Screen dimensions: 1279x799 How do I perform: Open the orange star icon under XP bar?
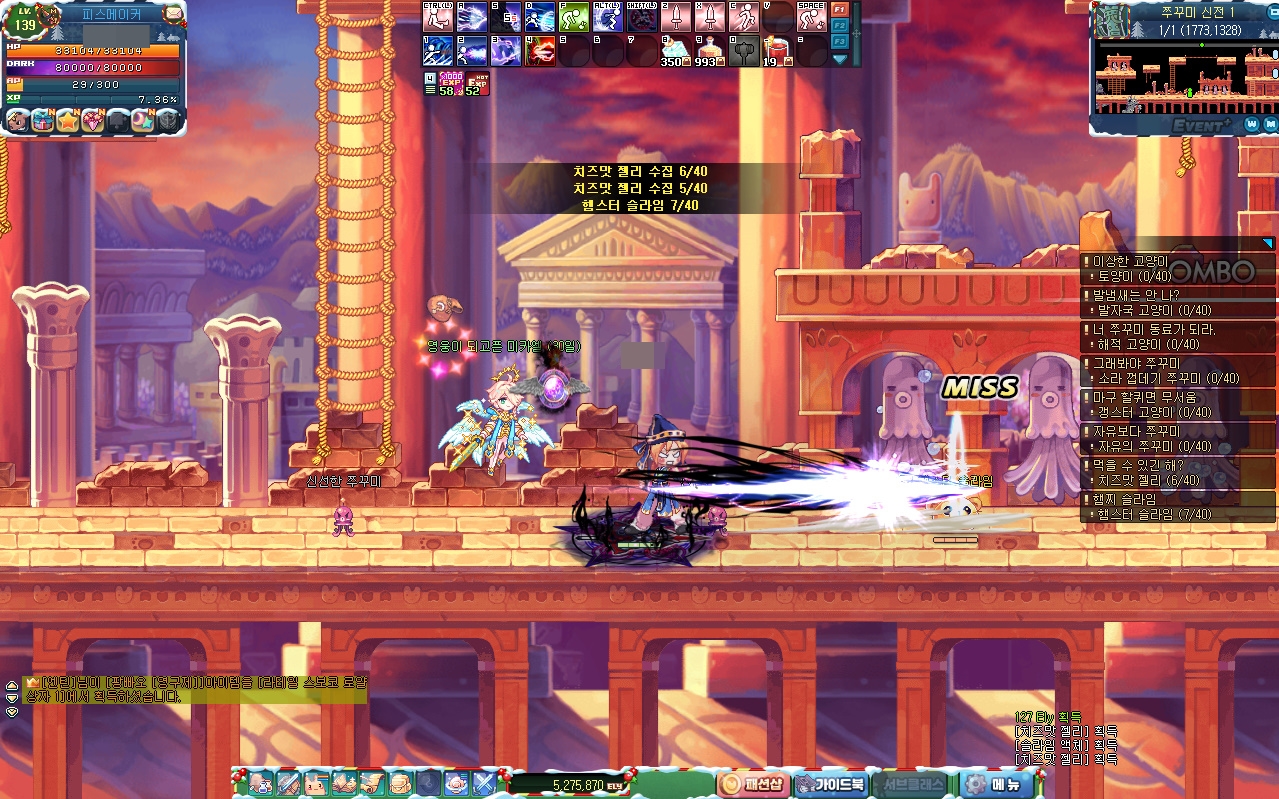pyautogui.click(x=68, y=121)
